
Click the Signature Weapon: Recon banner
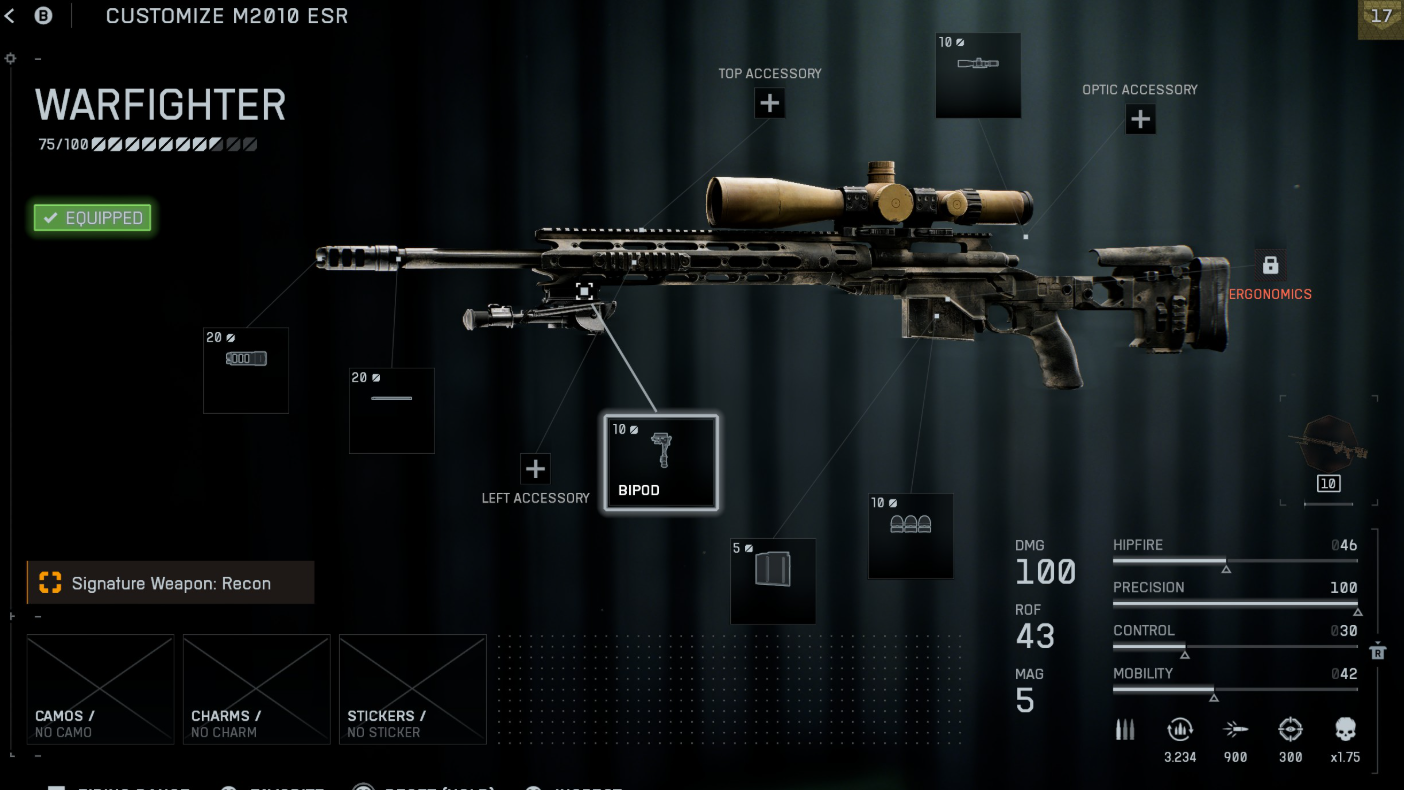tap(170, 583)
